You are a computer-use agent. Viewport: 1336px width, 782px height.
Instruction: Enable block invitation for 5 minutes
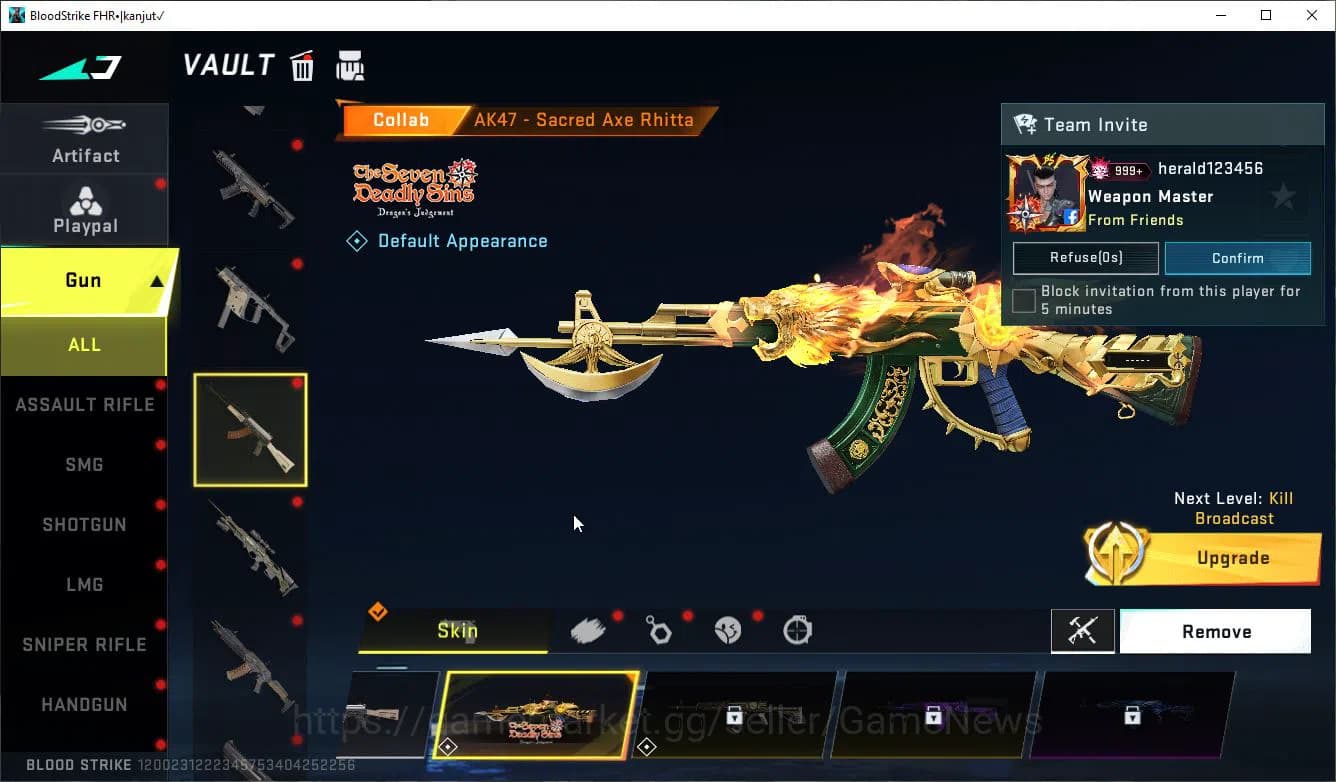(1023, 300)
